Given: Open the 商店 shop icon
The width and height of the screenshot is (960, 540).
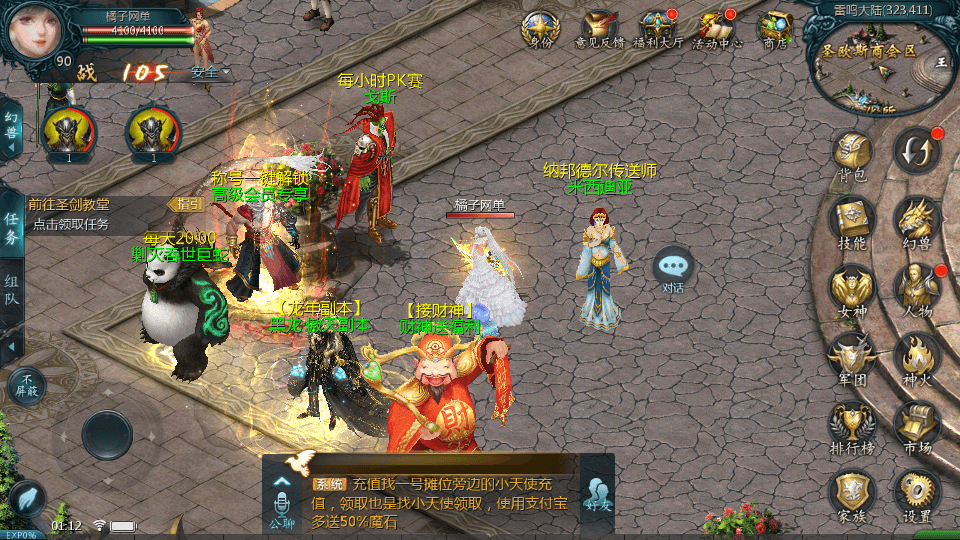Looking at the screenshot, I should pos(775,28).
